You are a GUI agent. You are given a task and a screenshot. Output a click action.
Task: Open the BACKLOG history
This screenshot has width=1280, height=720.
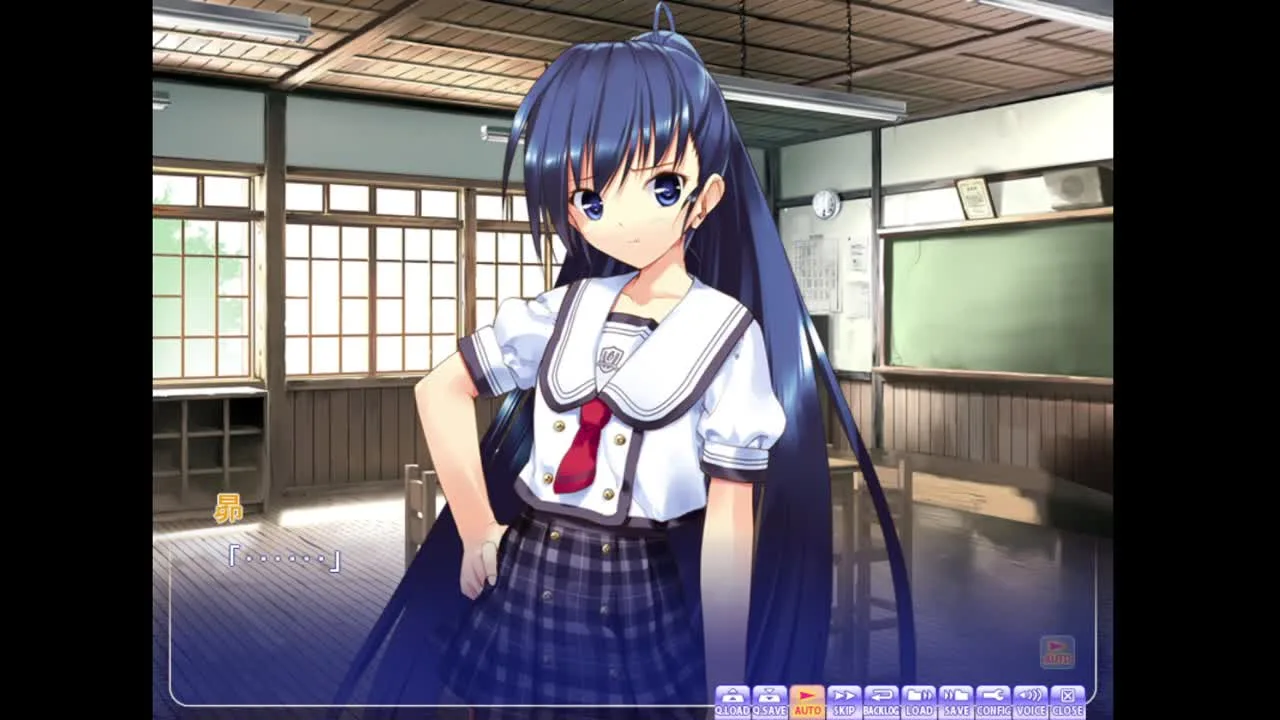coord(881,701)
